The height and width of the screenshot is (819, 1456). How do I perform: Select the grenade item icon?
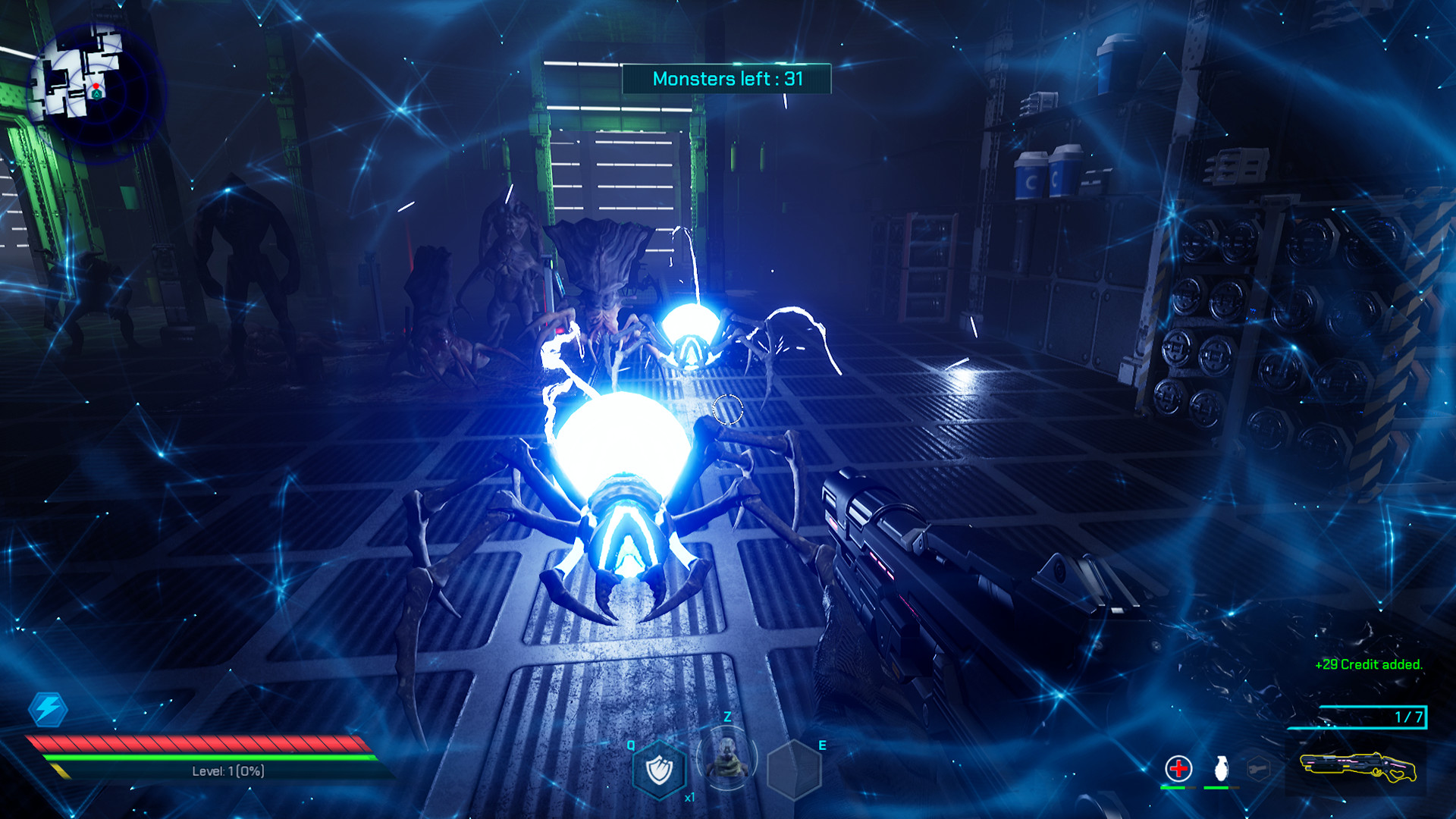click(1221, 767)
